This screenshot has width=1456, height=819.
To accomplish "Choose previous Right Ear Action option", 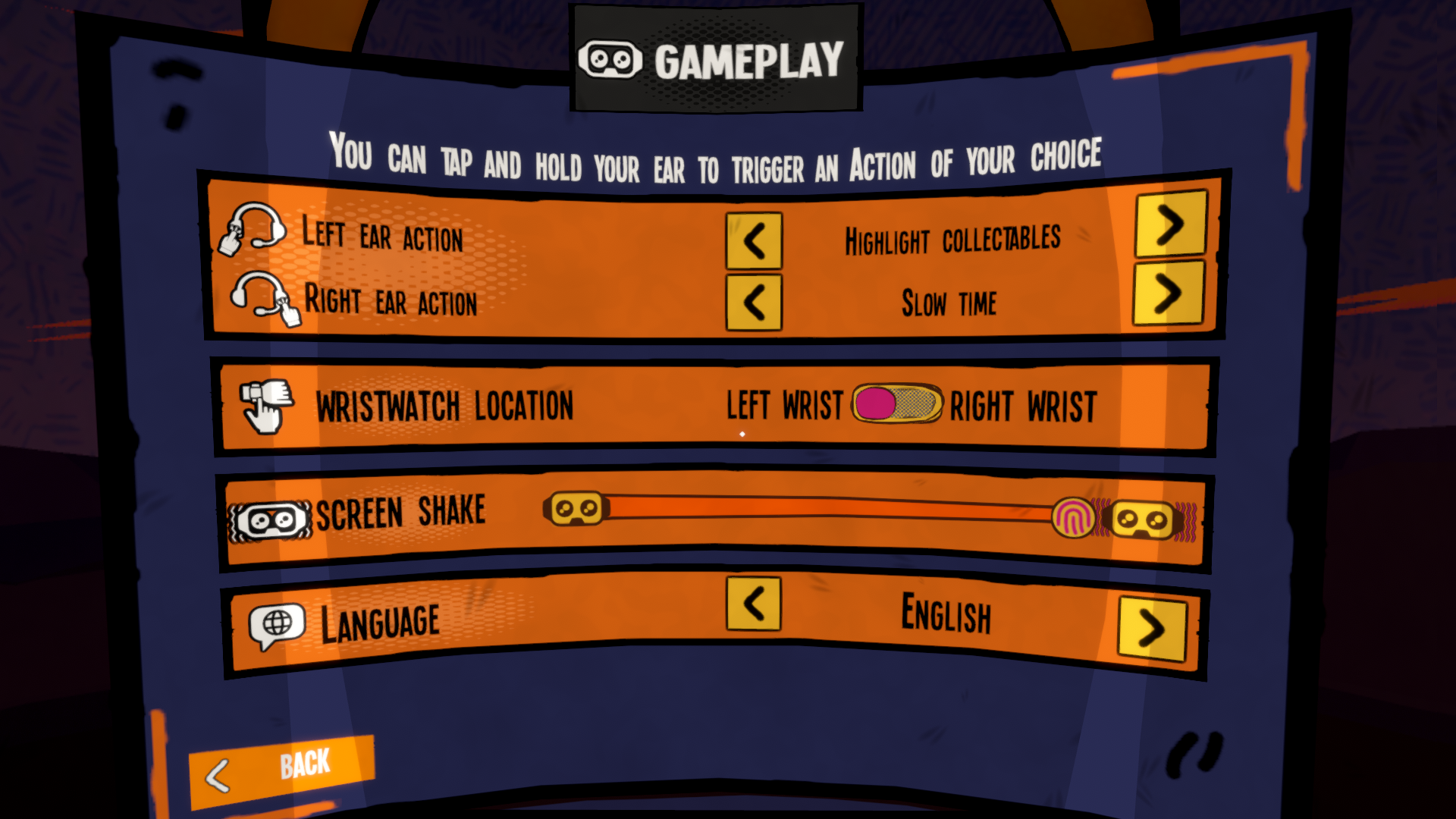I will [x=754, y=303].
